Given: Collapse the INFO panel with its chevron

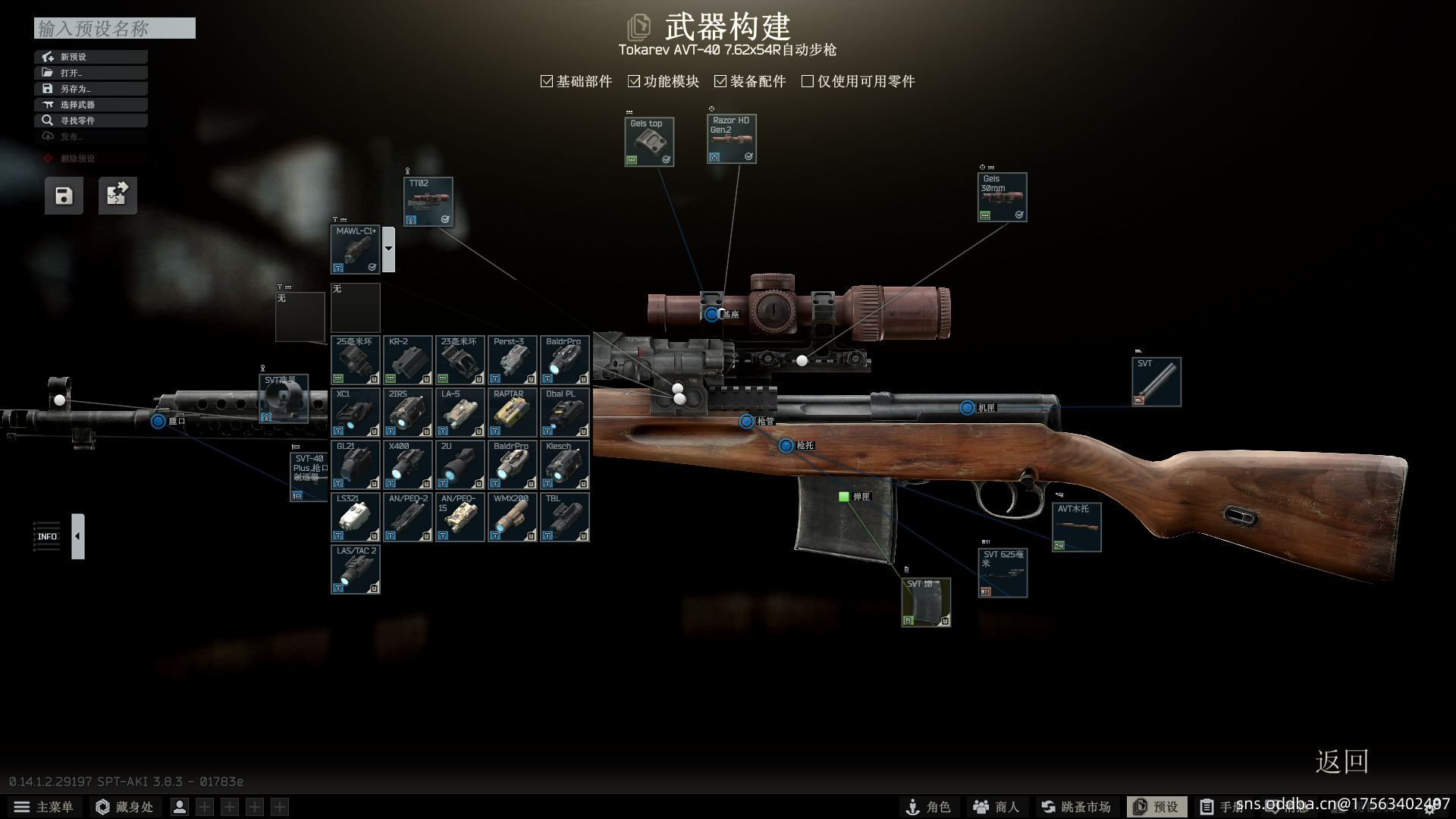Looking at the screenshot, I should pyautogui.click(x=77, y=535).
